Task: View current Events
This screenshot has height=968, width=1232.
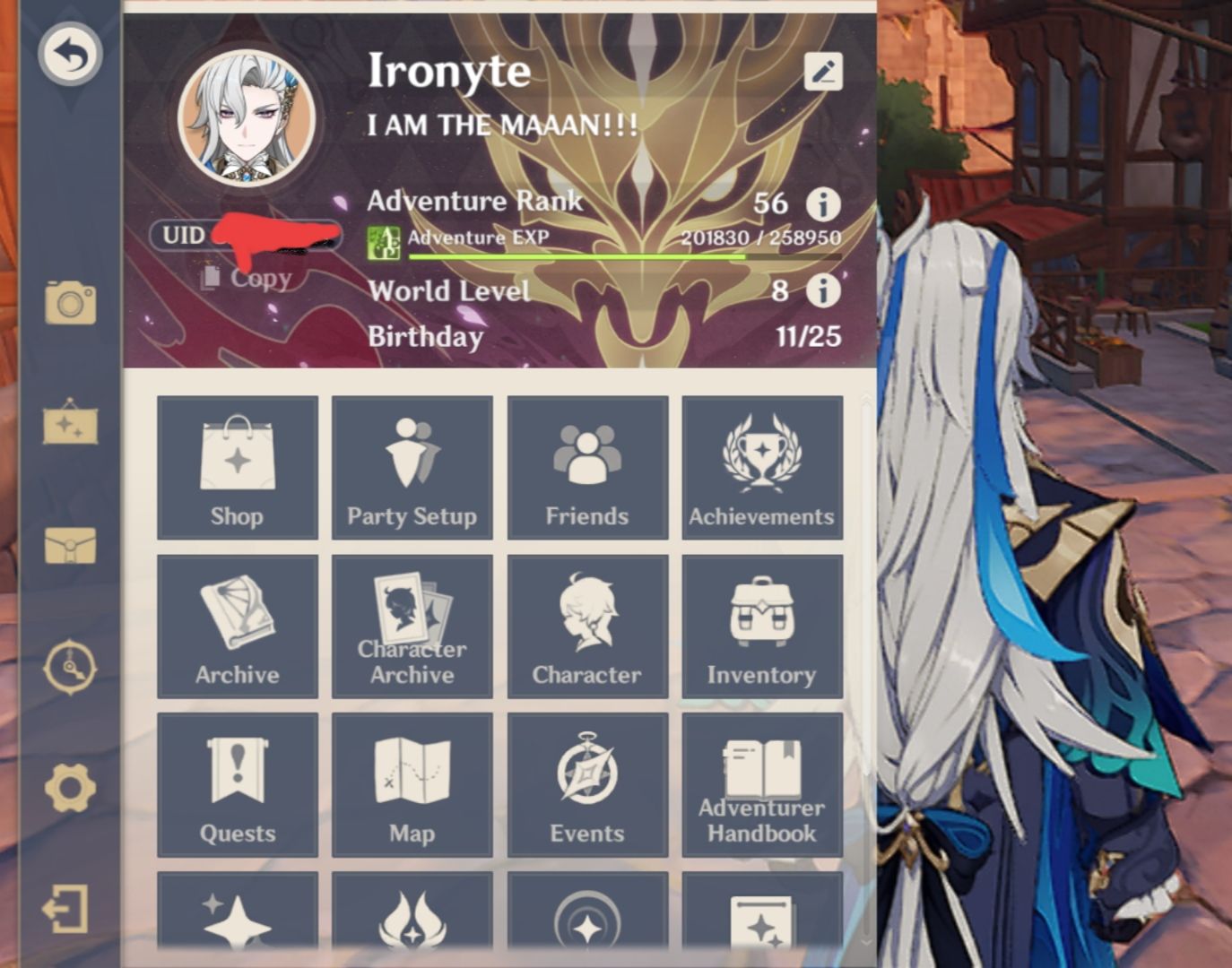Action: (x=586, y=784)
